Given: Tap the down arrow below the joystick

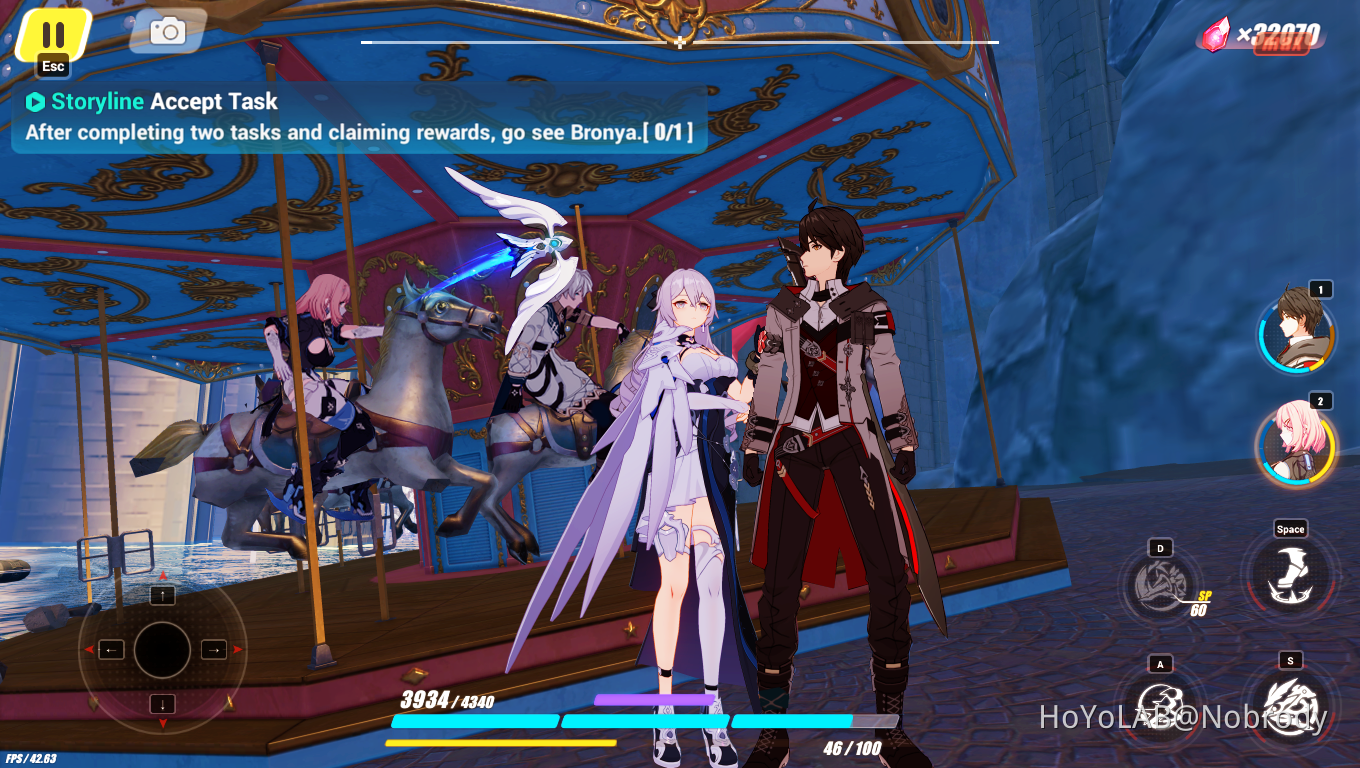Looking at the screenshot, I should [162, 705].
